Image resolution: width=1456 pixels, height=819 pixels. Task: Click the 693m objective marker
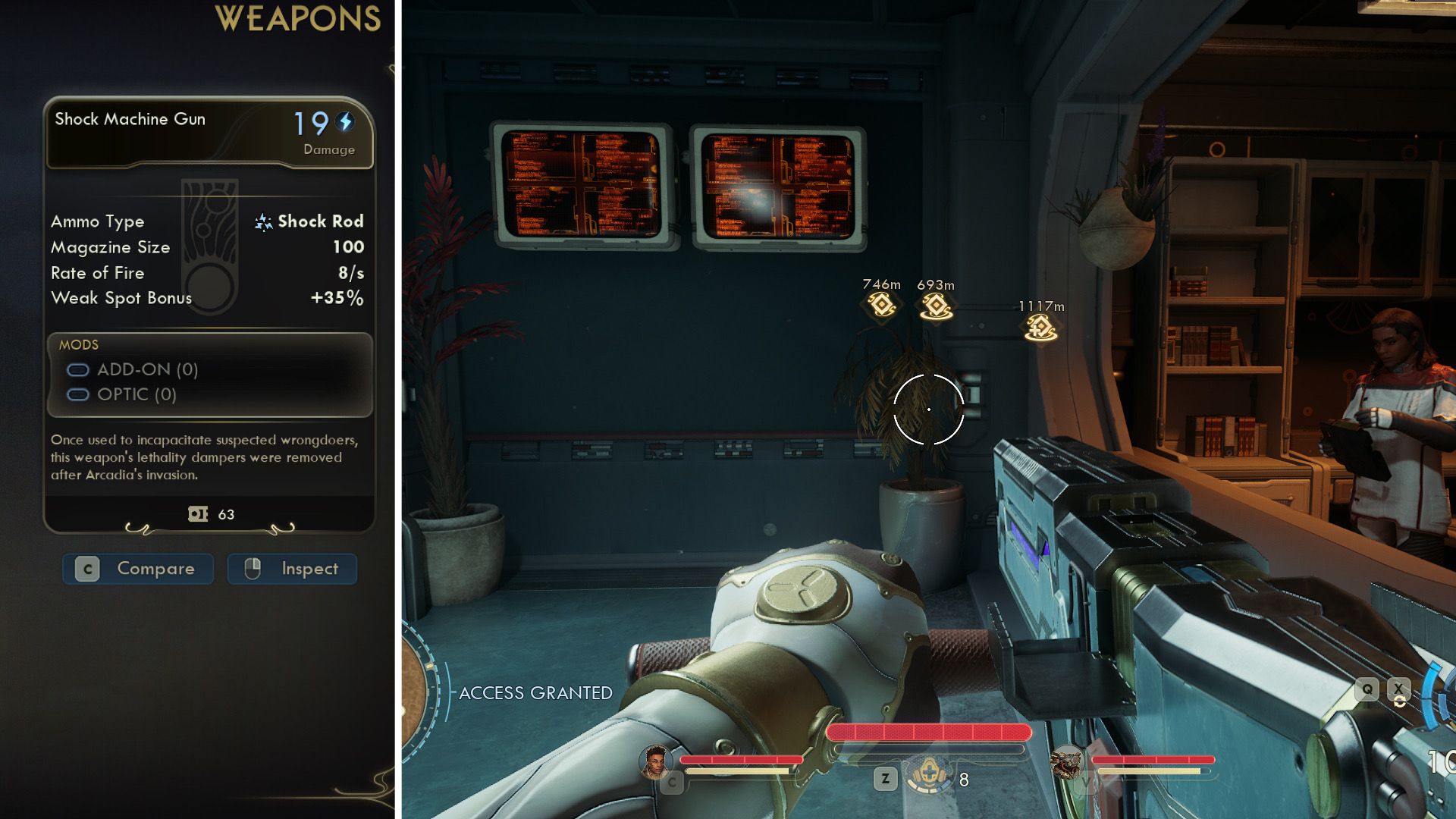(x=936, y=306)
